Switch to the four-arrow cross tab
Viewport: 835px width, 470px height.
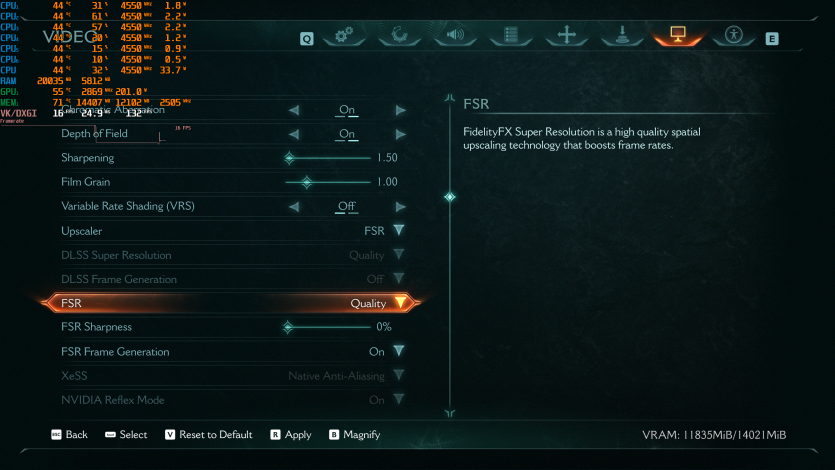click(x=567, y=36)
